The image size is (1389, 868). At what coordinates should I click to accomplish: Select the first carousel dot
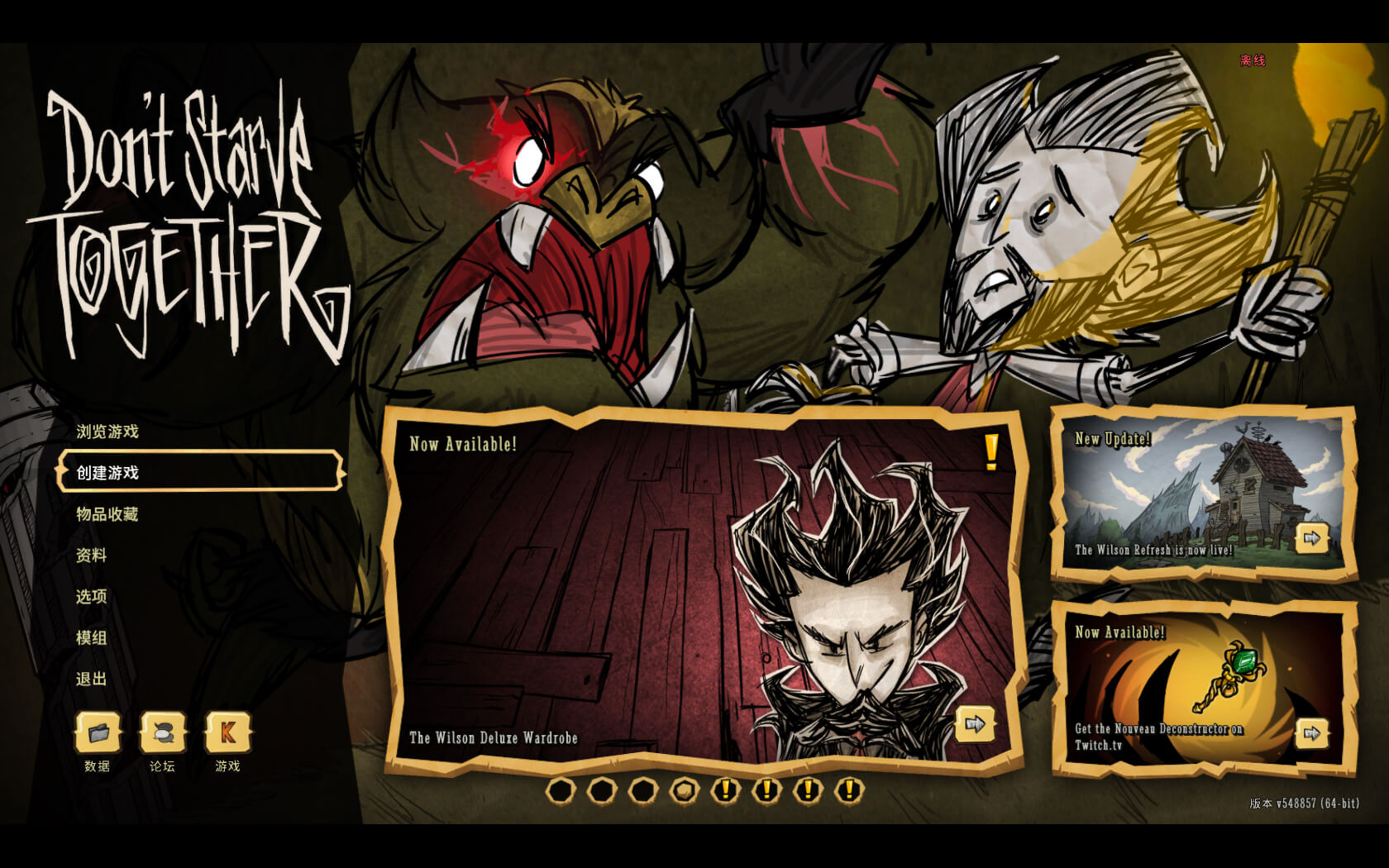(x=561, y=792)
